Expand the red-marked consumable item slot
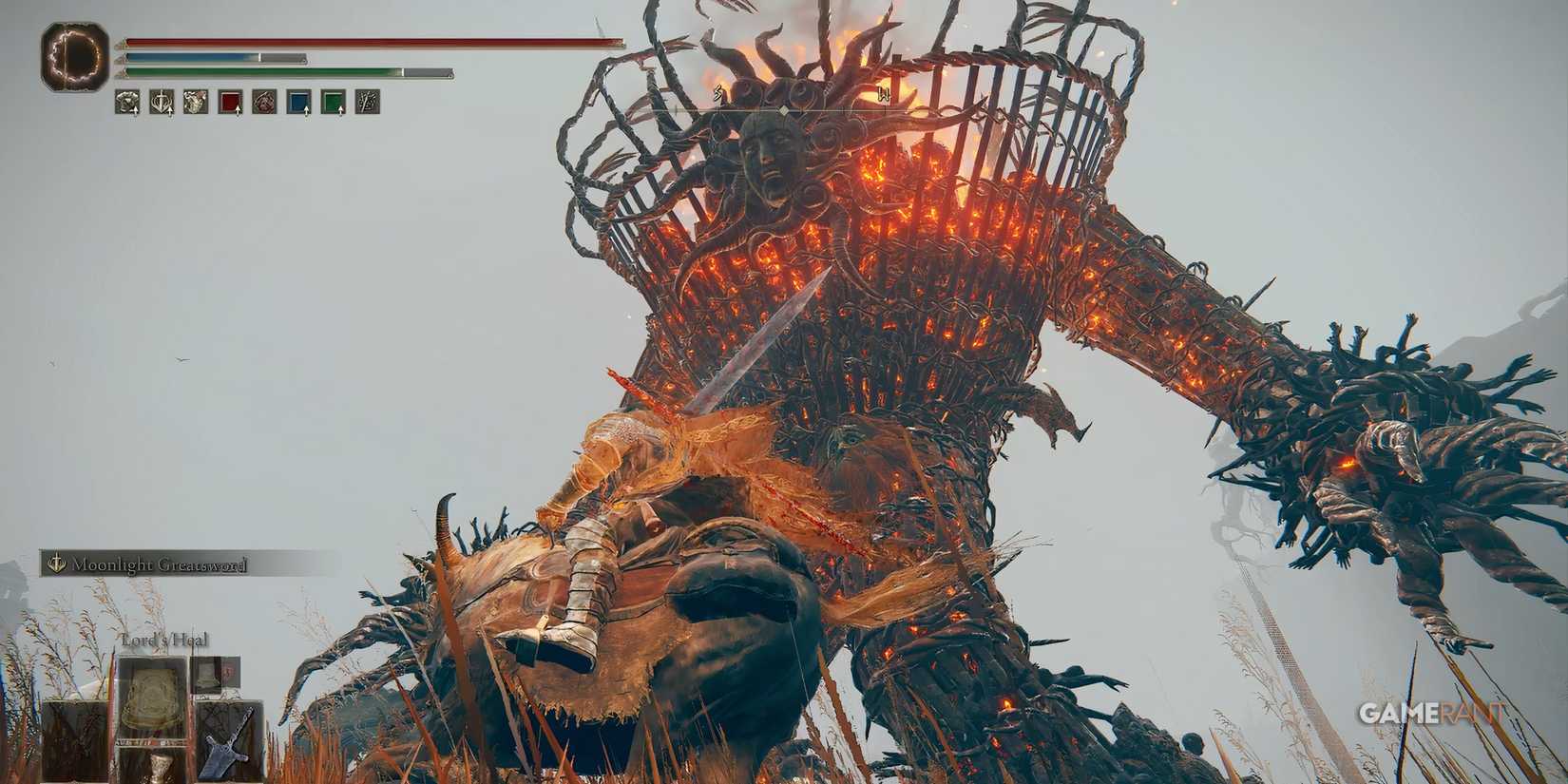Viewport: 1568px width, 784px height. (x=216, y=675)
